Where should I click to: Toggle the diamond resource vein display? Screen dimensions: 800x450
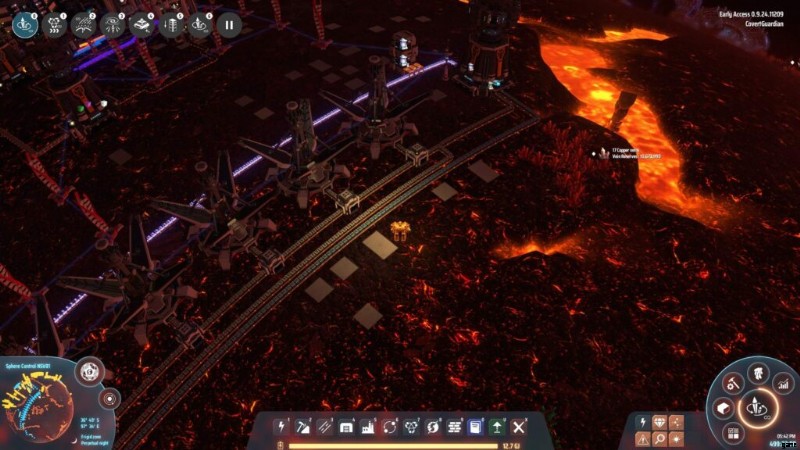659,422
